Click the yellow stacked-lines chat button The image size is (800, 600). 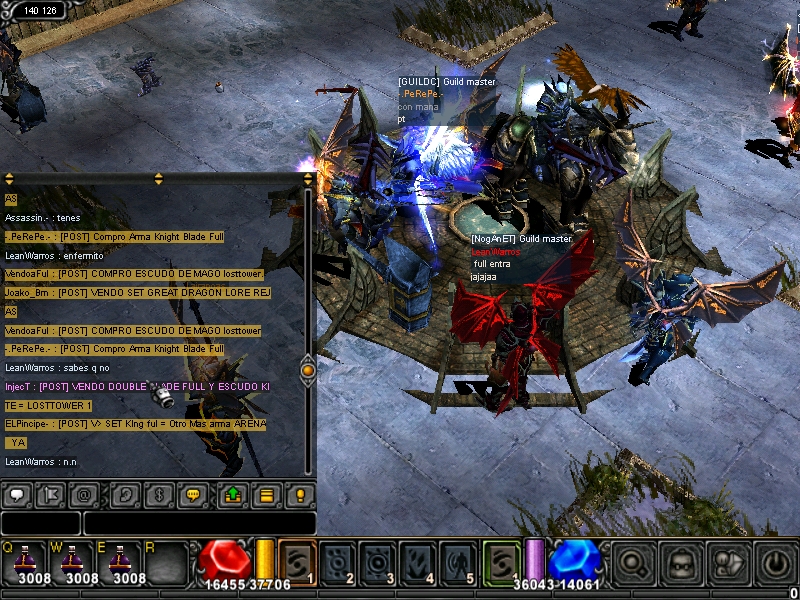266,495
